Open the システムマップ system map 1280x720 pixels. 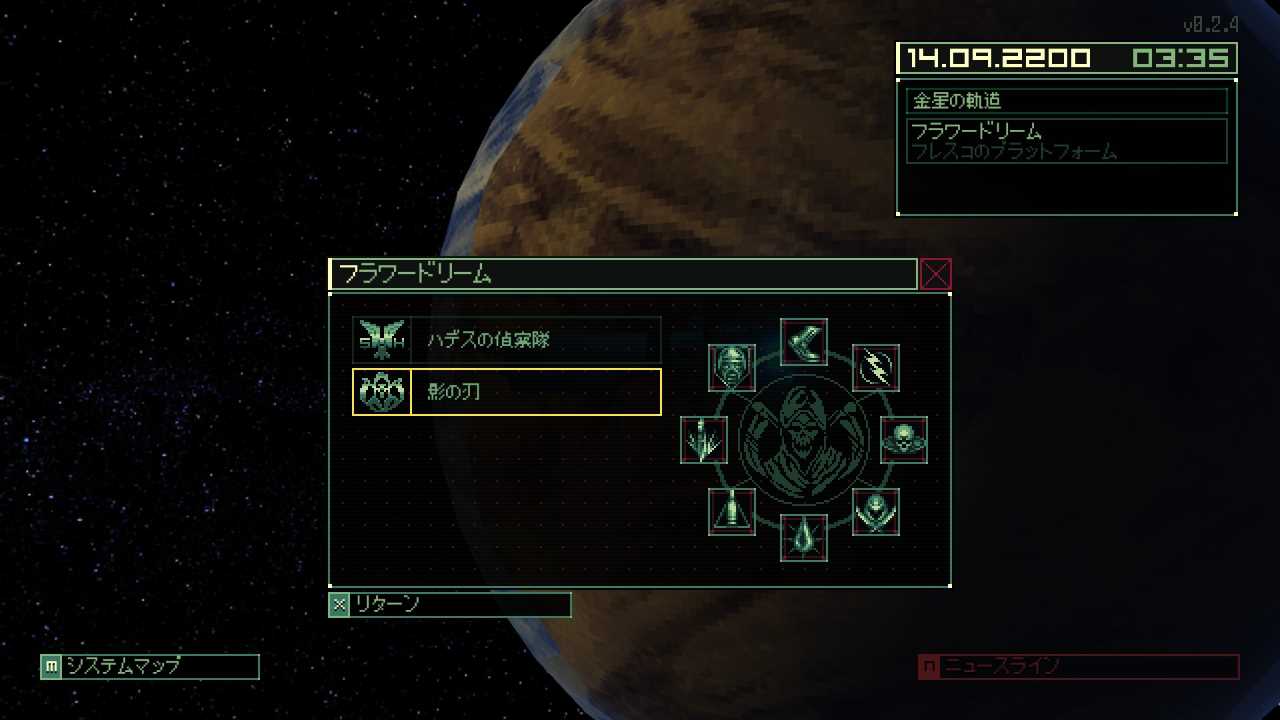click(x=150, y=666)
